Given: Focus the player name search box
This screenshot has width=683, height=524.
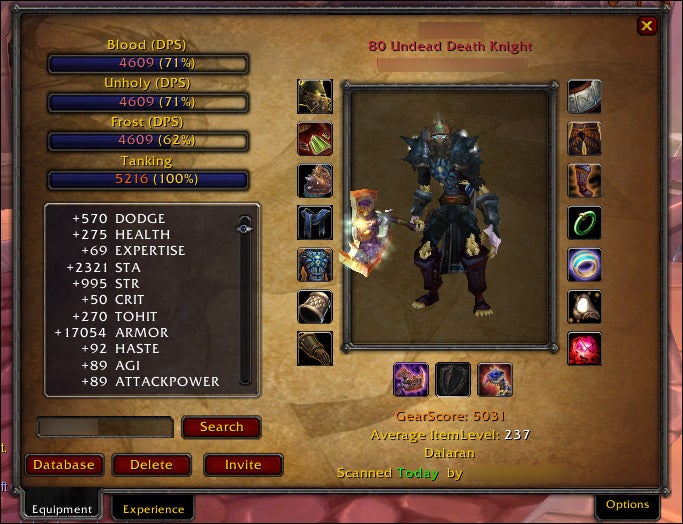Looking at the screenshot, I should coord(104,427).
